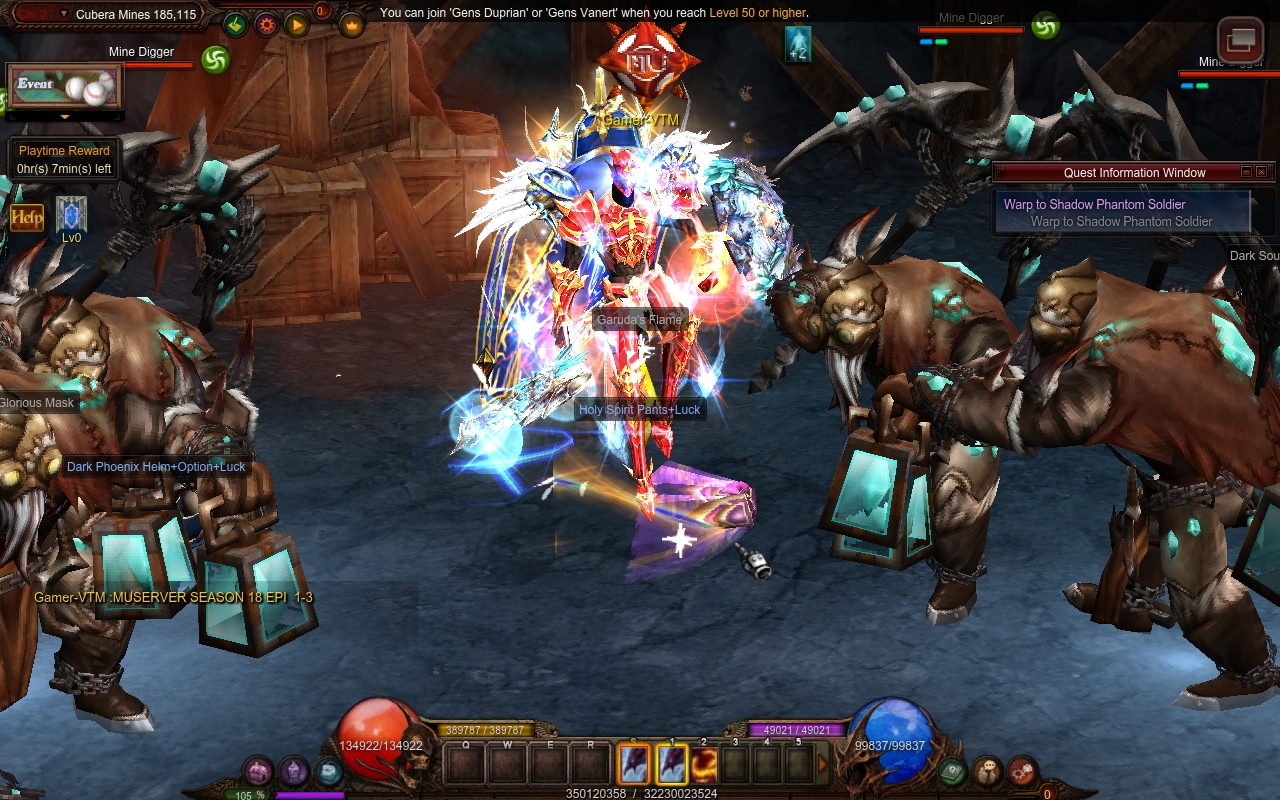
Task: Click the green broom icon in top bar
Action: 236,25
